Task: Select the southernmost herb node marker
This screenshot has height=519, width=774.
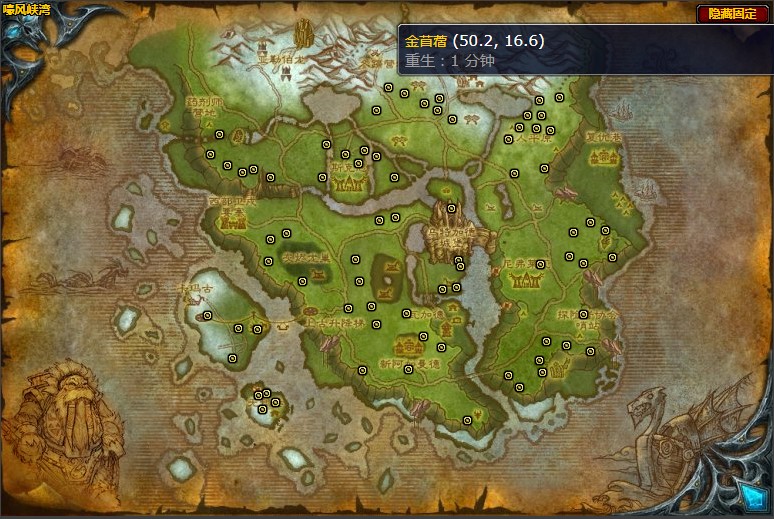Action: click(467, 421)
